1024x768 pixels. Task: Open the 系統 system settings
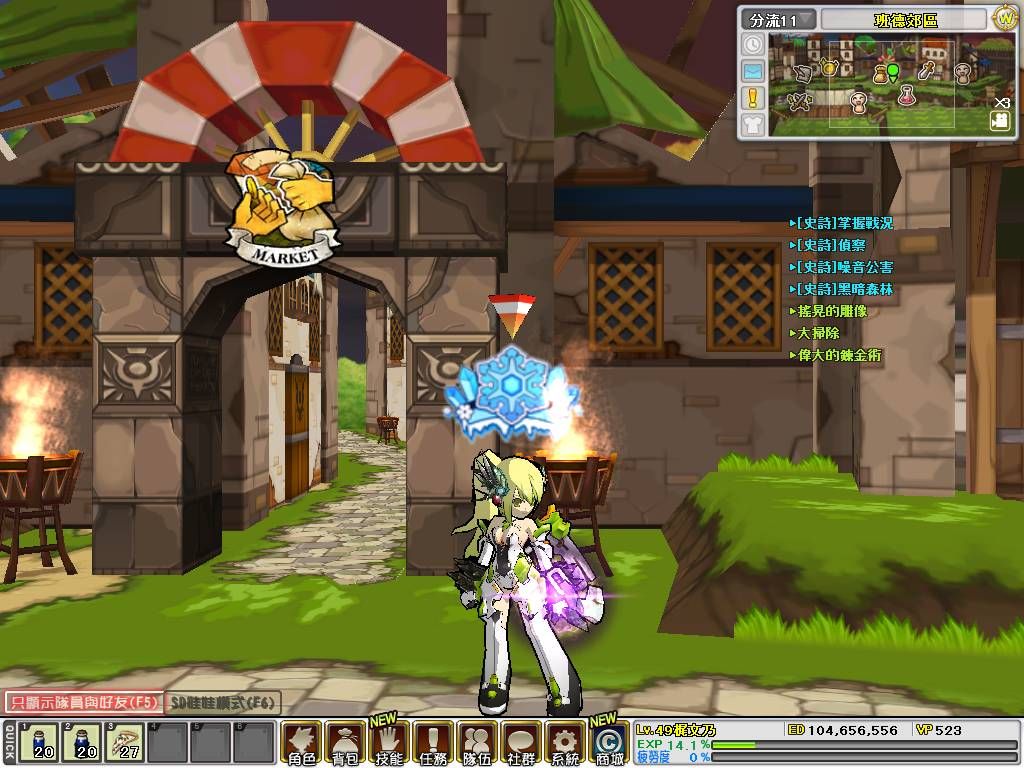[565, 743]
